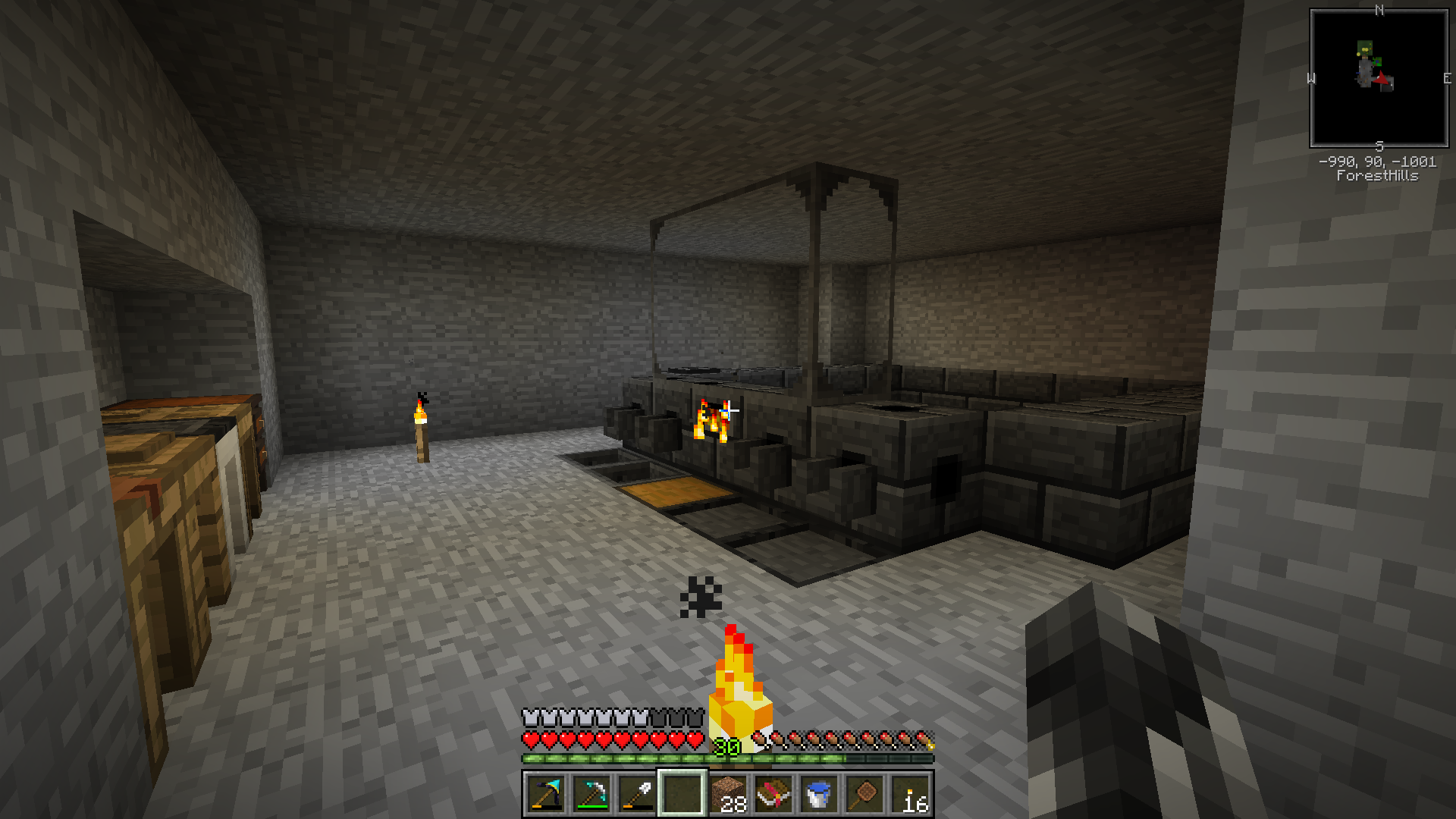Pick the red-ribbon book hotbar slot
The height and width of the screenshot is (819, 1456).
tap(773, 794)
